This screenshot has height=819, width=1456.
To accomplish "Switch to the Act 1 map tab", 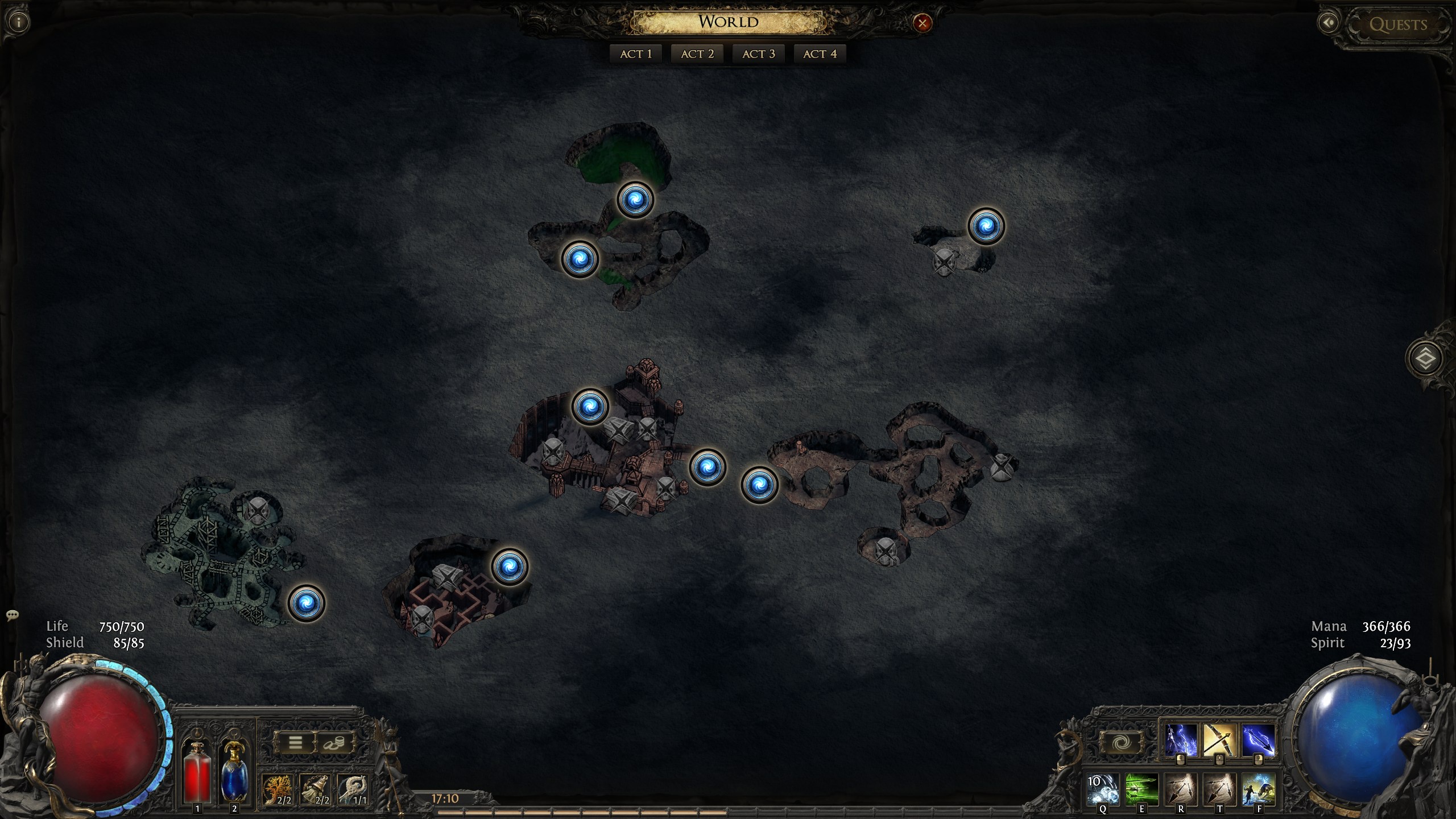I will click(x=636, y=54).
